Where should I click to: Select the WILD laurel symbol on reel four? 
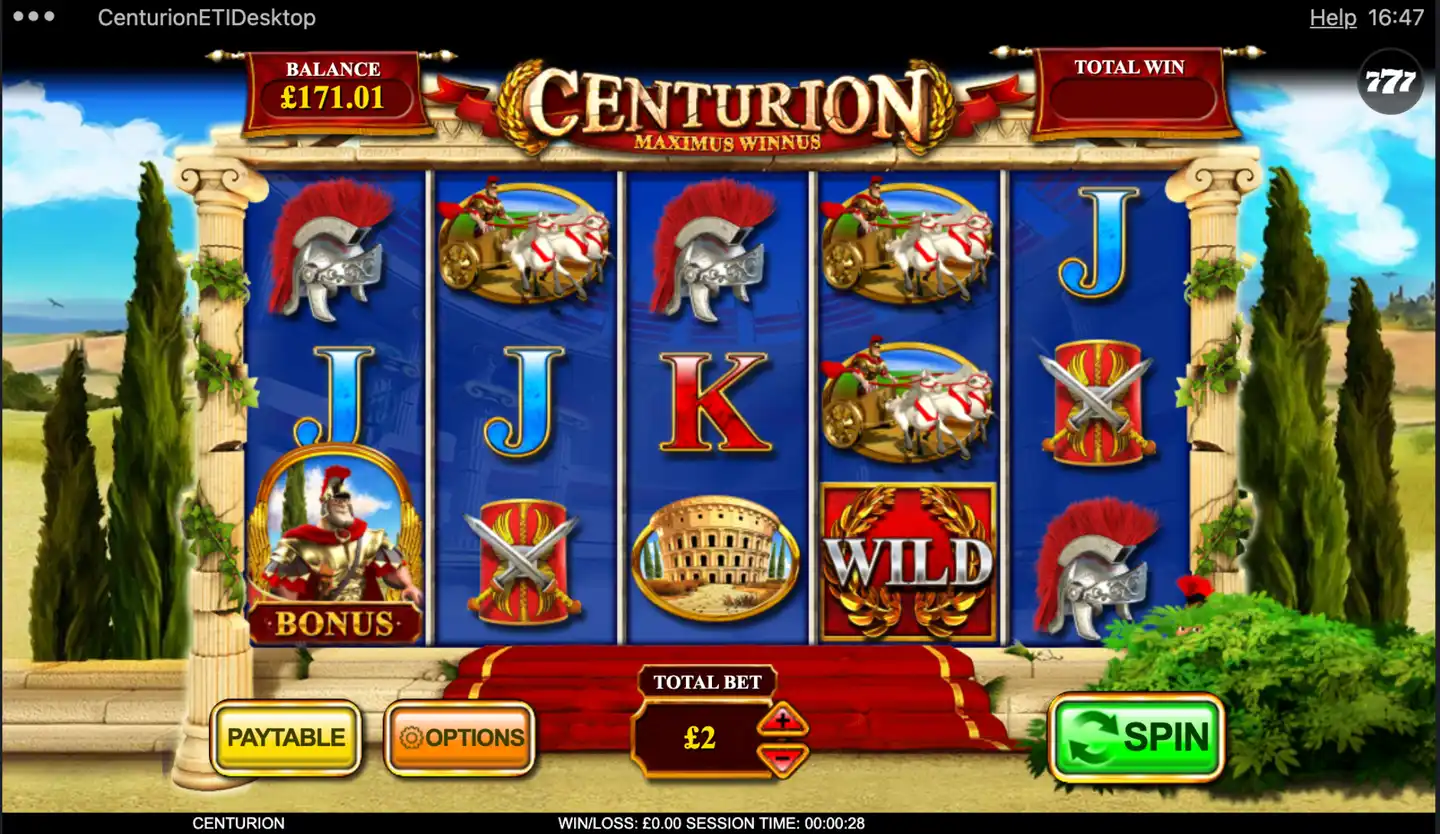[x=907, y=560]
